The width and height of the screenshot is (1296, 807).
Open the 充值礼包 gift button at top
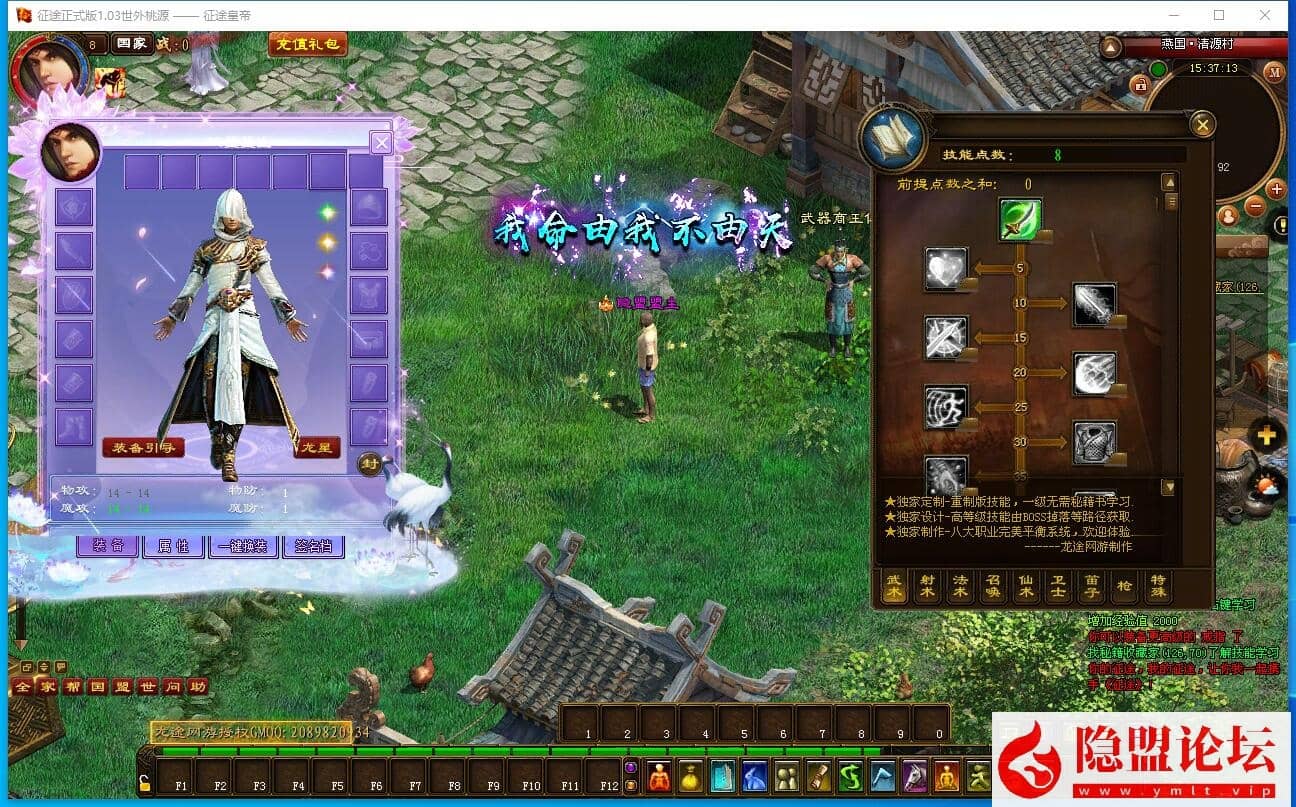pyautogui.click(x=307, y=44)
